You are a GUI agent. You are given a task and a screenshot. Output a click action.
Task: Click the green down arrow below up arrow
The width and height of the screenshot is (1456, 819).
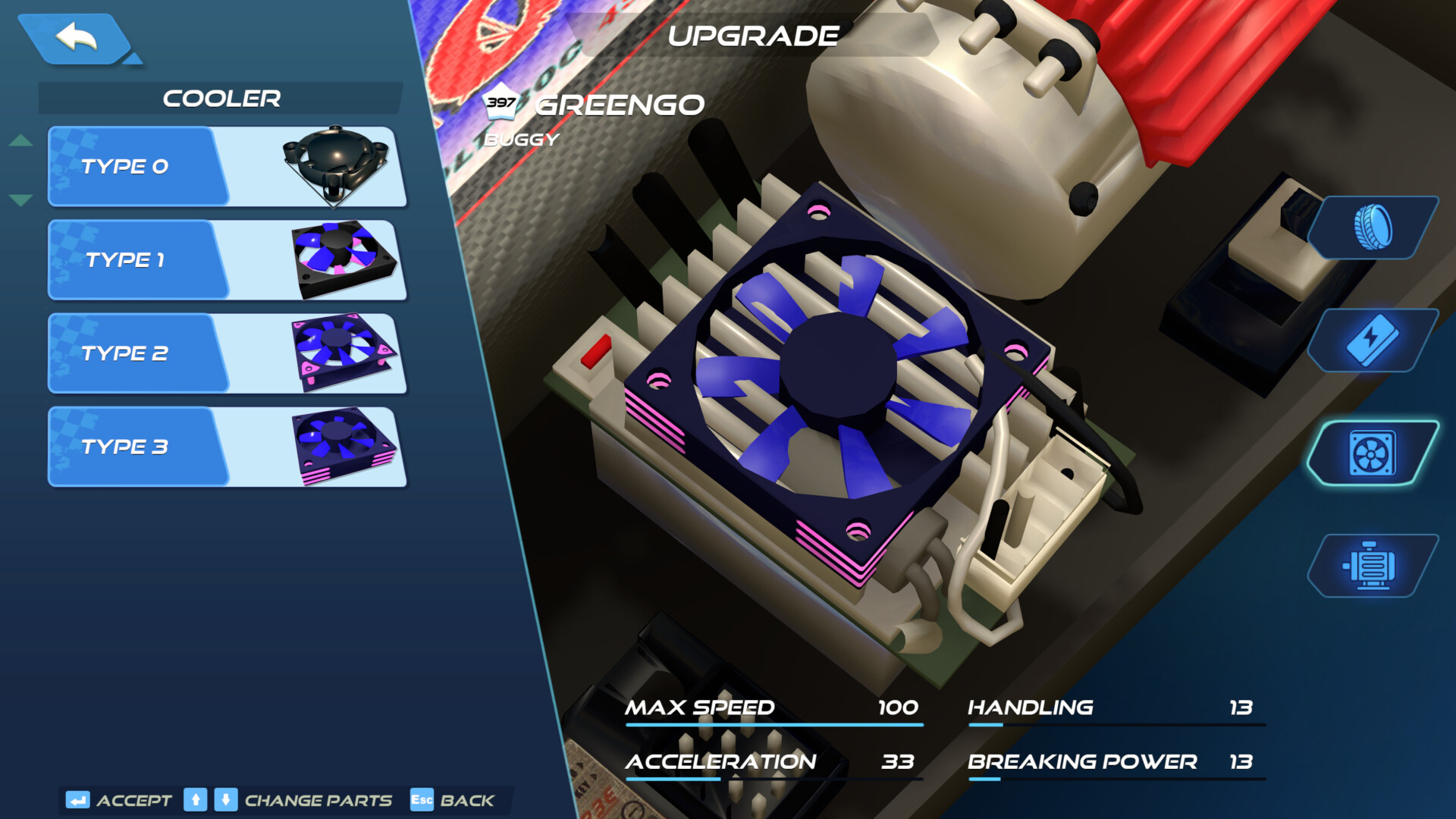tap(21, 199)
